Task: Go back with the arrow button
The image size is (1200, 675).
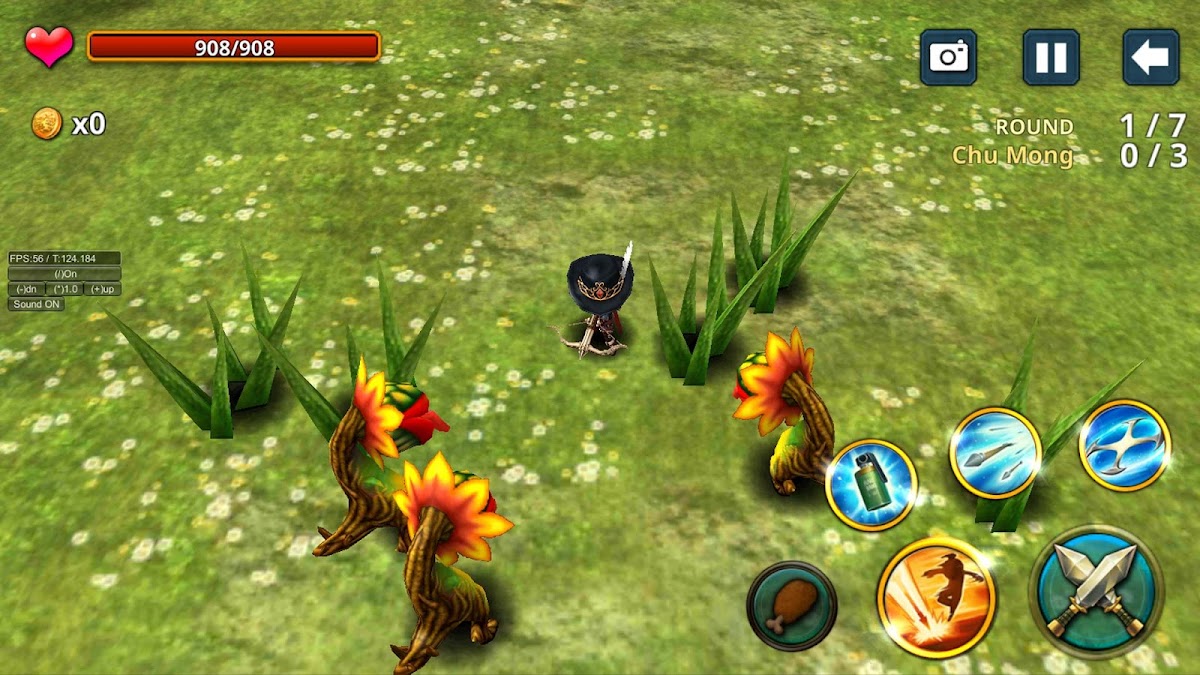Action: click(x=1150, y=57)
